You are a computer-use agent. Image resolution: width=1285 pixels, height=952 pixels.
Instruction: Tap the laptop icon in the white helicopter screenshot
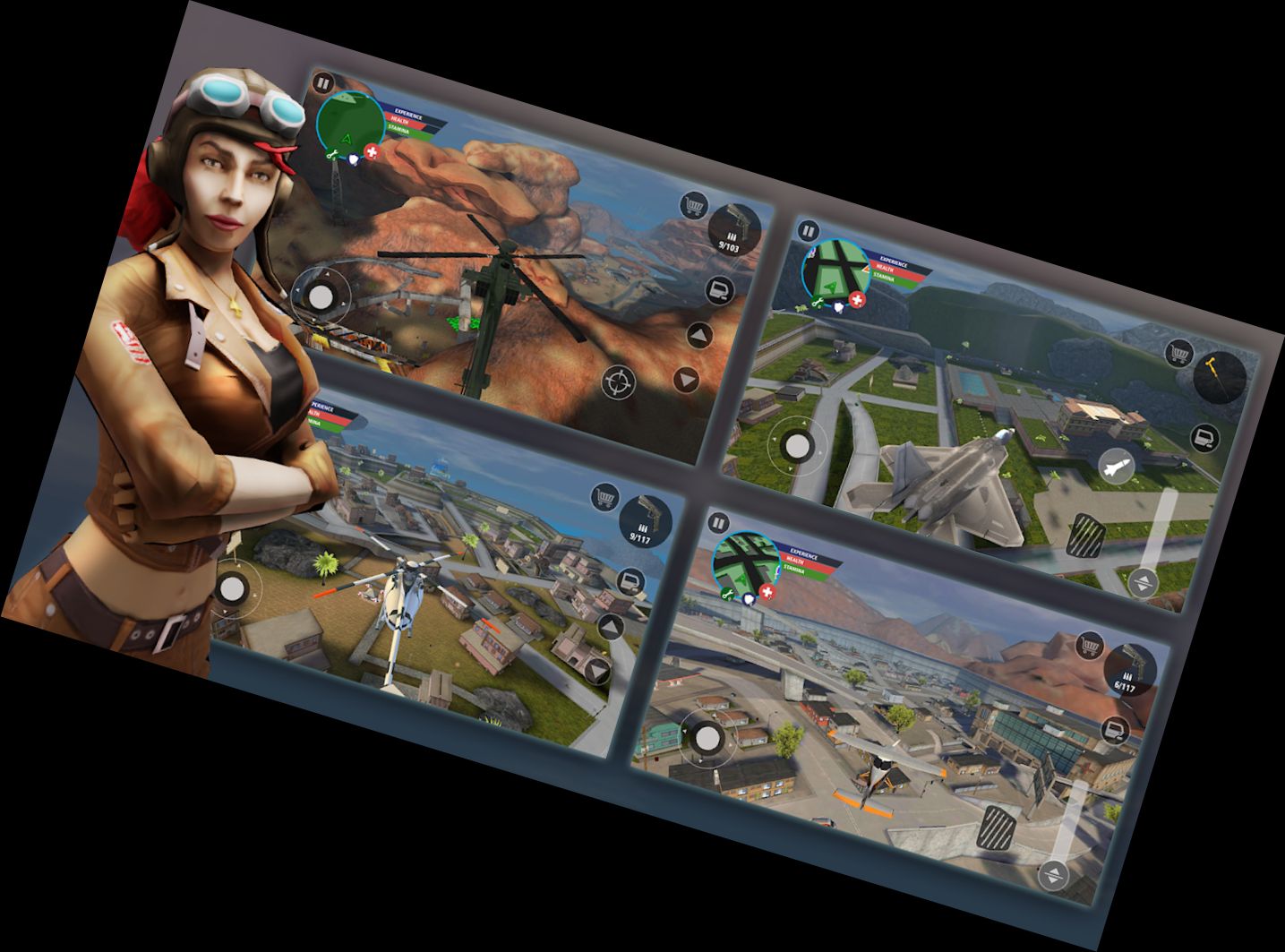click(x=632, y=582)
